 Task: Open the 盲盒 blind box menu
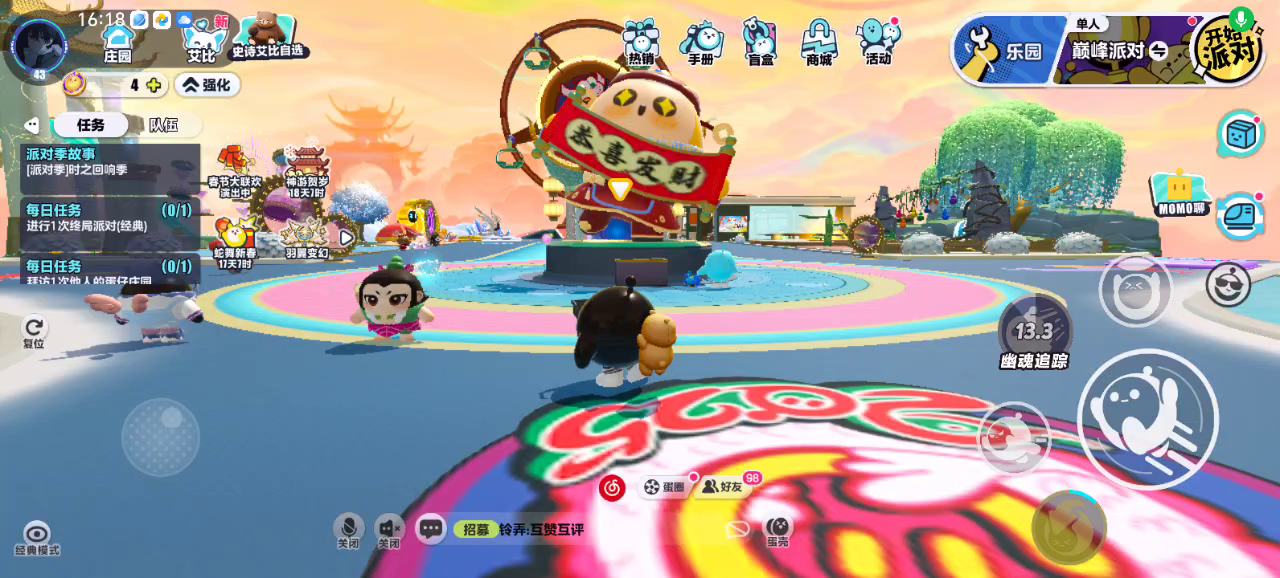click(760, 42)
